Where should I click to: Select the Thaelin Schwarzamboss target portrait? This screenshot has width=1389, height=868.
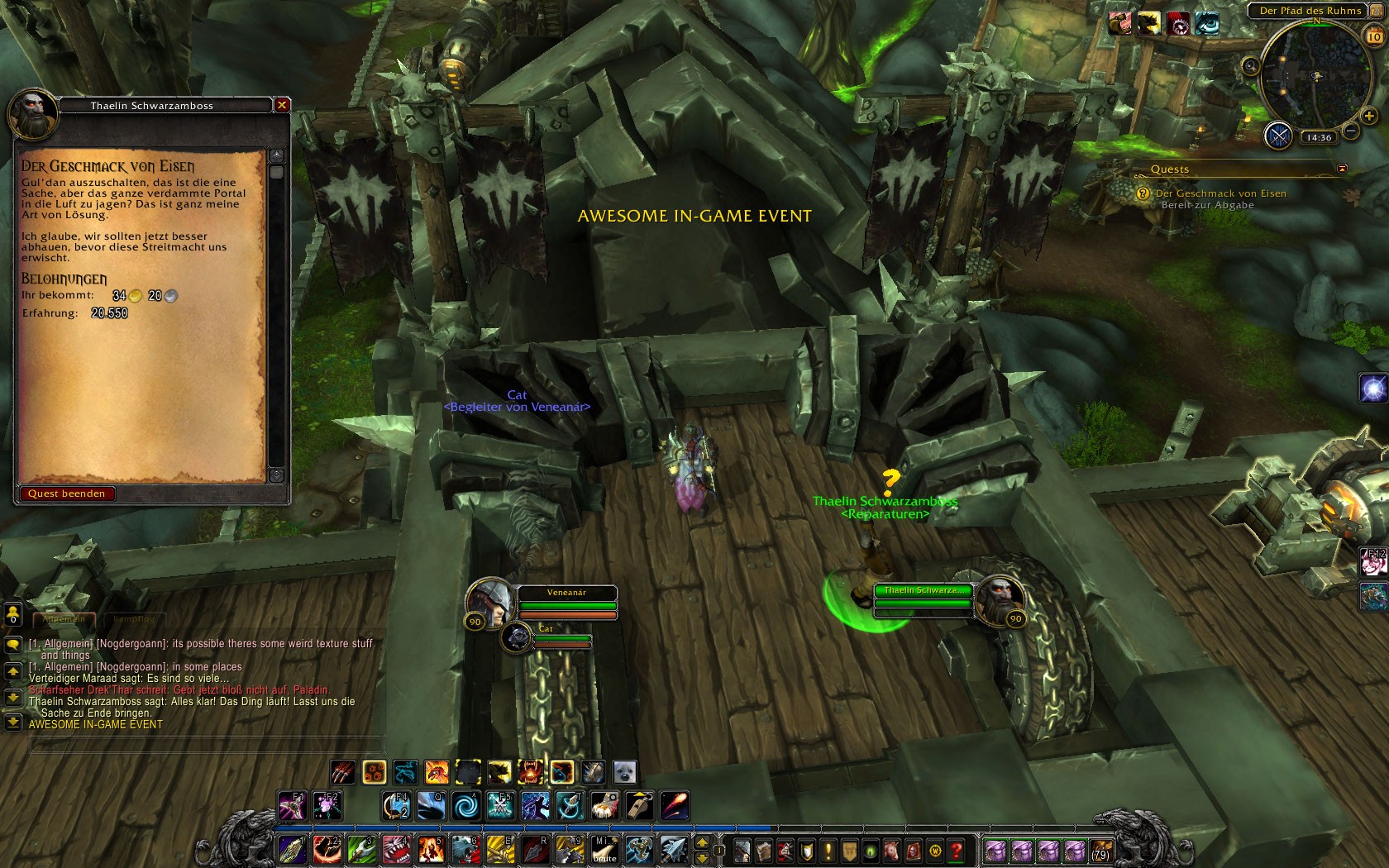pyautogui.click(x=1000, y=600)
